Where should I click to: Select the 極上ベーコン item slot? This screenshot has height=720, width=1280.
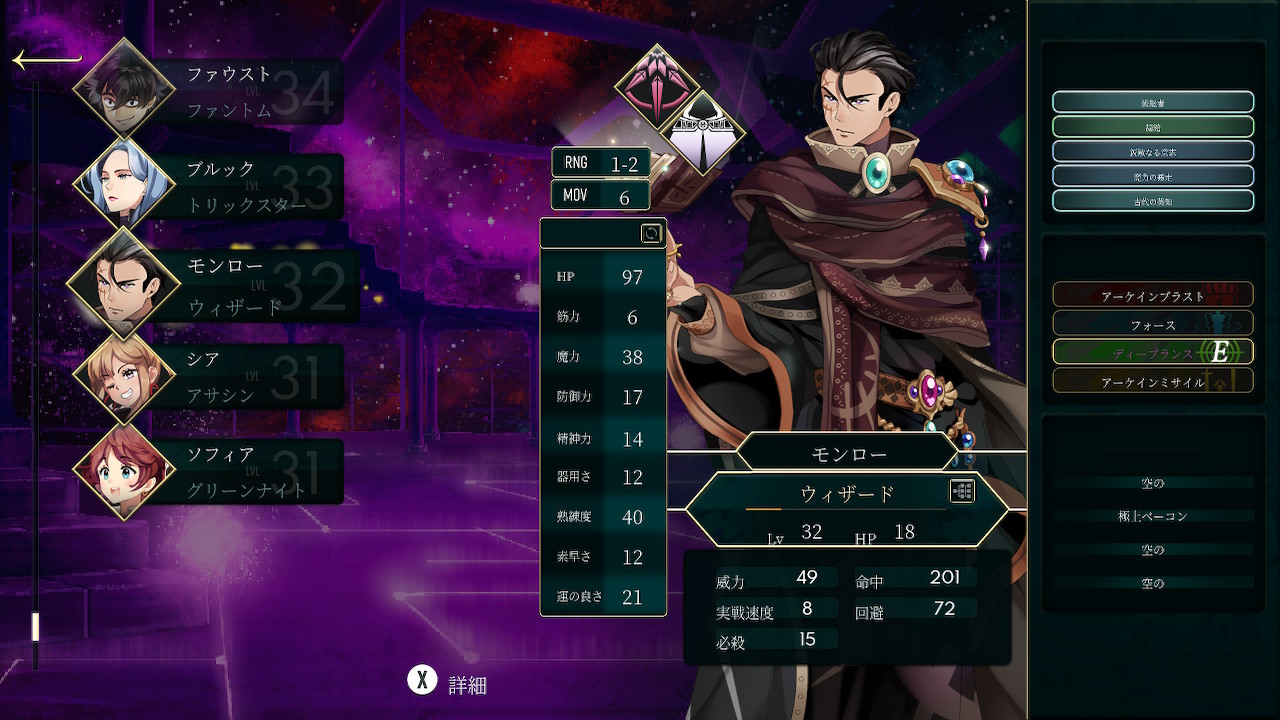click(x=1152, y=516)
